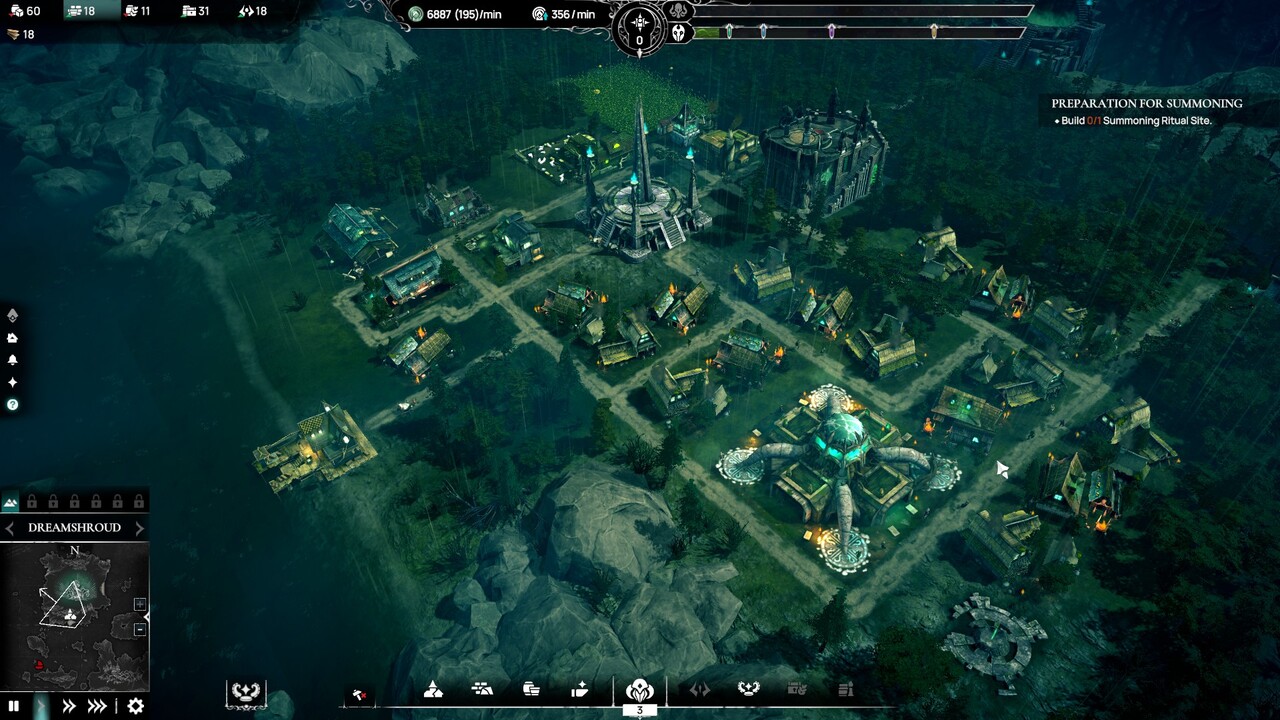Zoom out the minimap with minus button

pos(140,630)
